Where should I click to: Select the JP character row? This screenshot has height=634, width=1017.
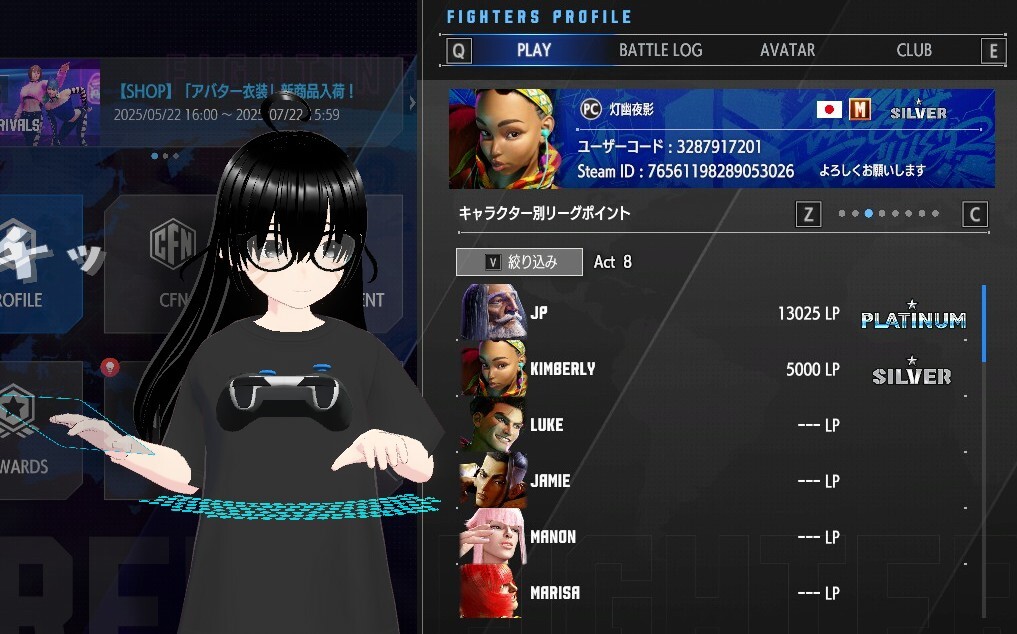700,313
